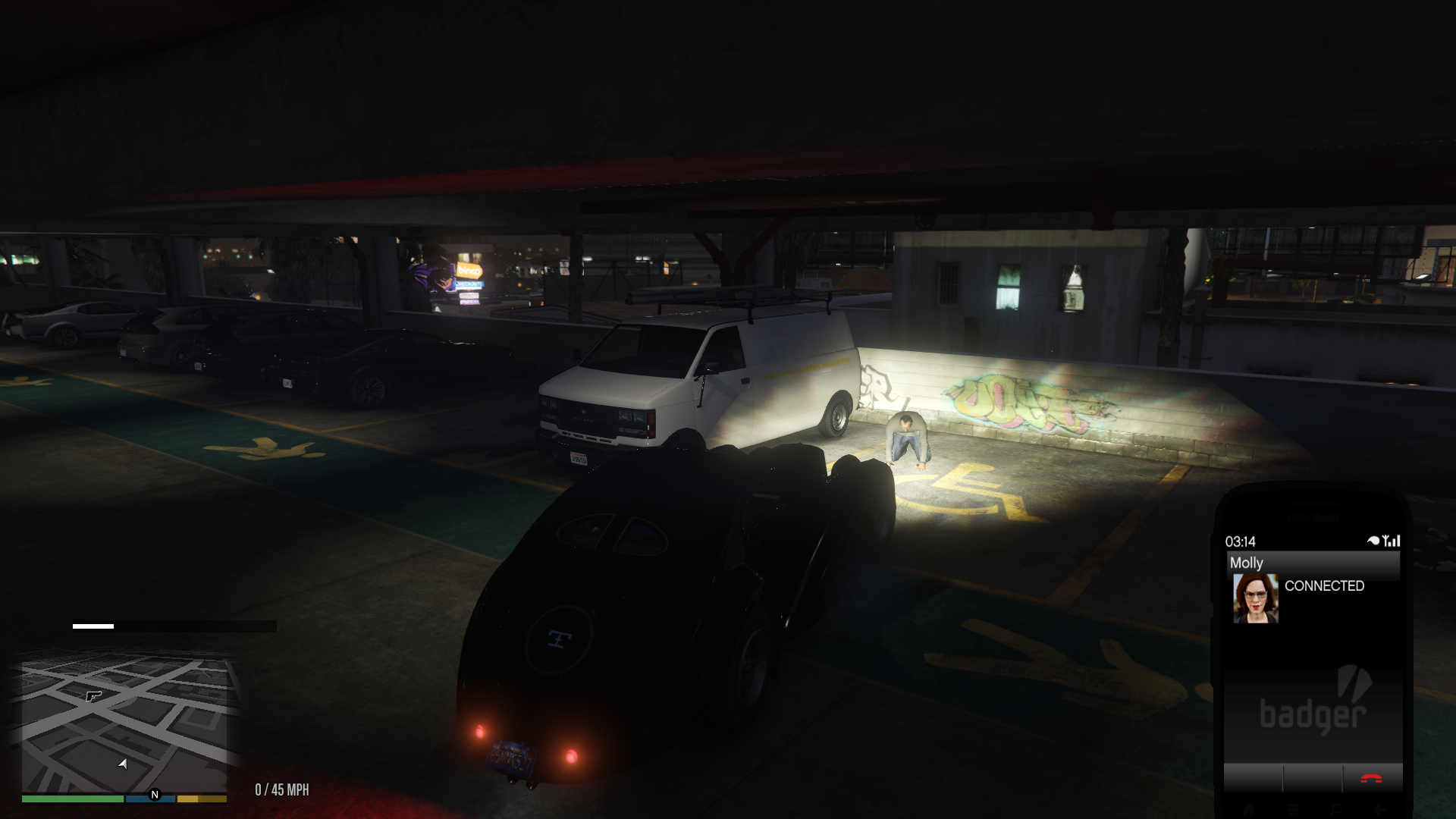Screen dimensions: 1456x819
Task: Click the gun store blip on the minimap
Action: (93, 697)
